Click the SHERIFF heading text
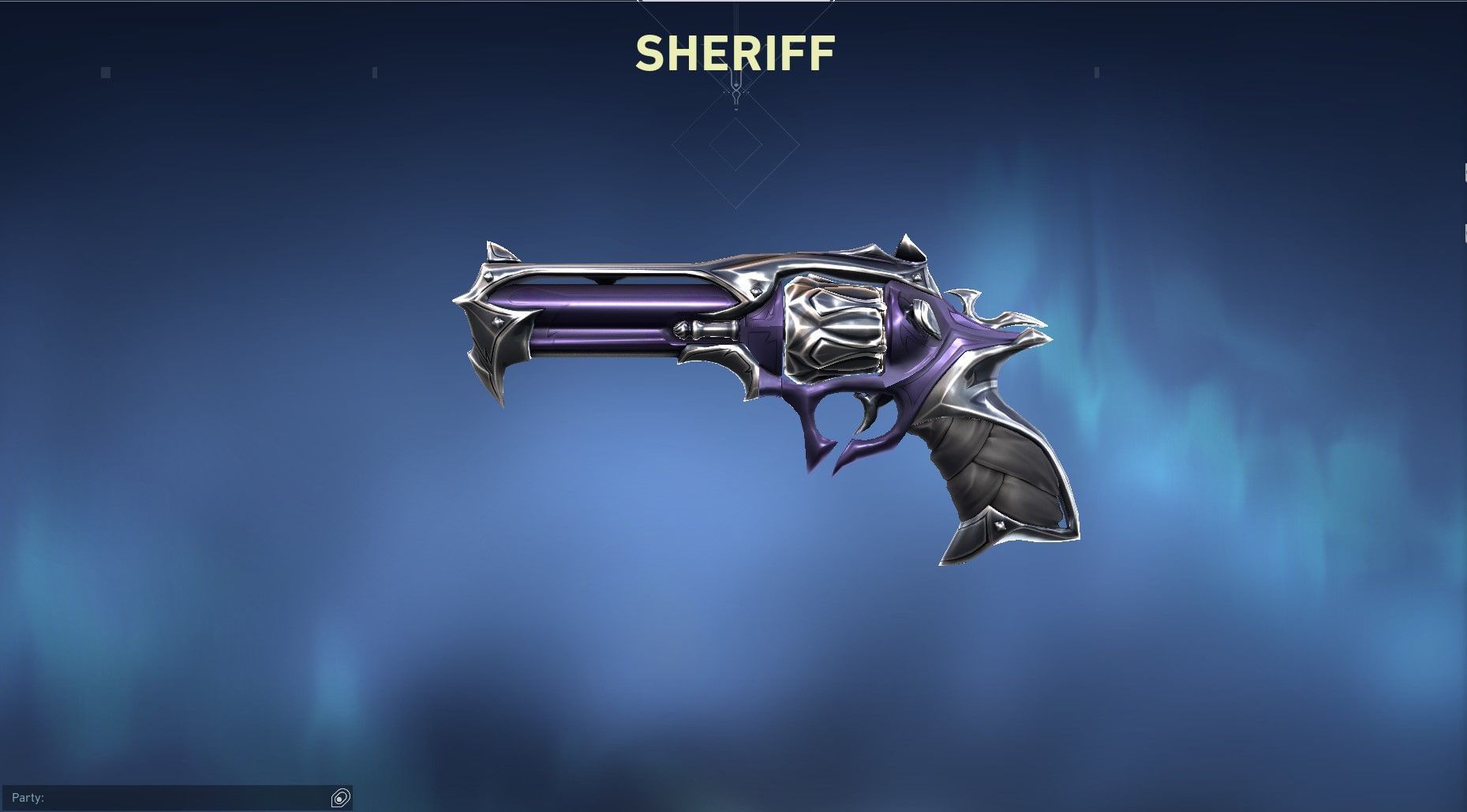This screenshot has width=1467, height=812. pos(734,54)
